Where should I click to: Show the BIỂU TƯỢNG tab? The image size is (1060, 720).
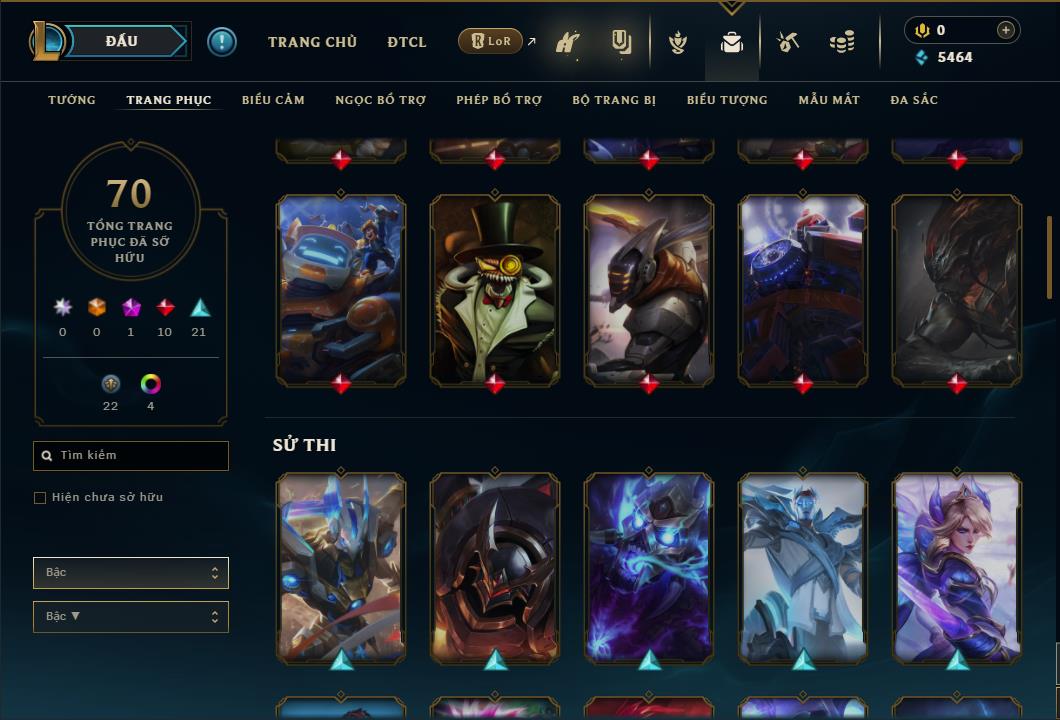(x=727, y=100)
